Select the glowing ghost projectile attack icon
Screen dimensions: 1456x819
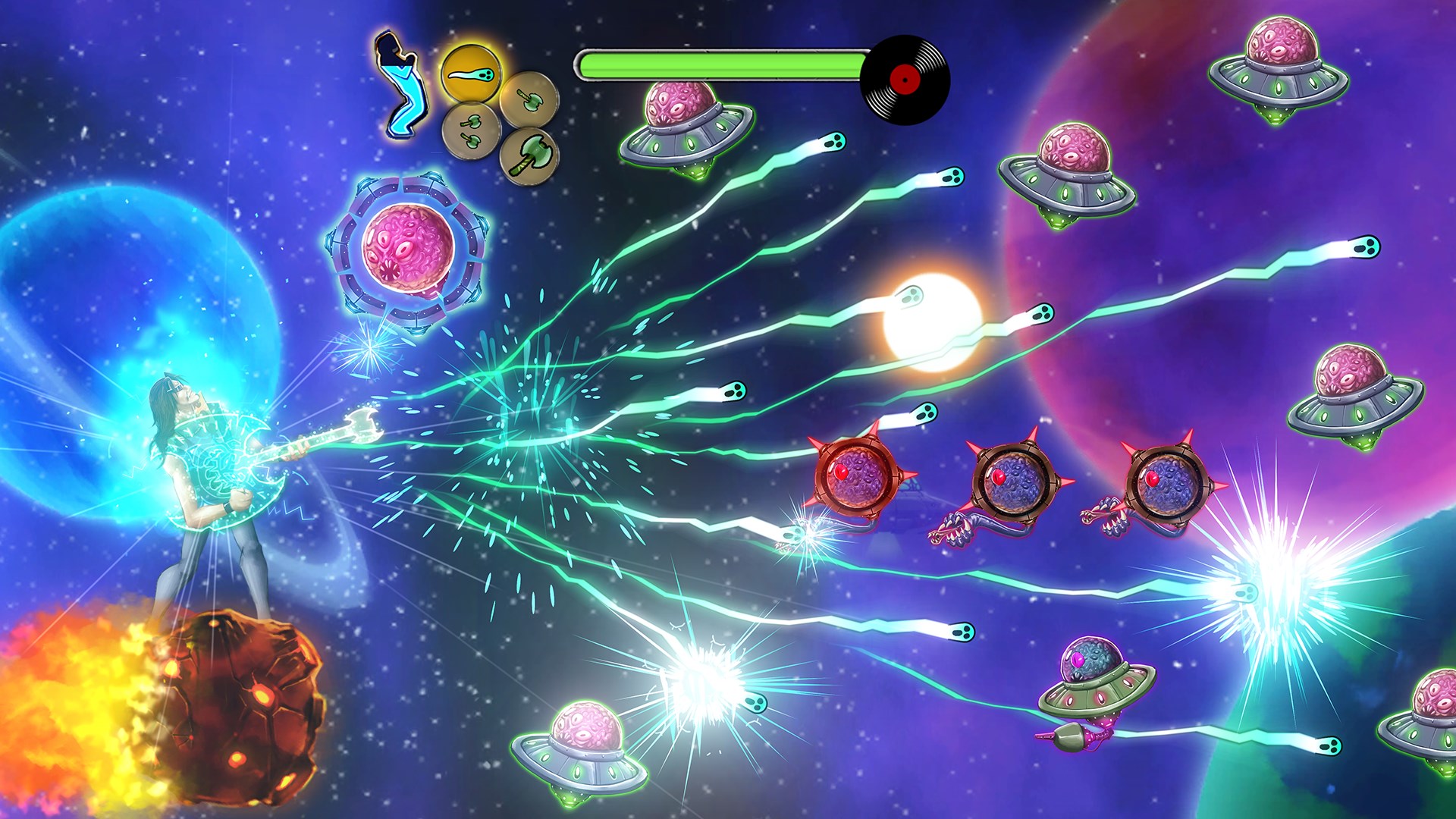470,74
